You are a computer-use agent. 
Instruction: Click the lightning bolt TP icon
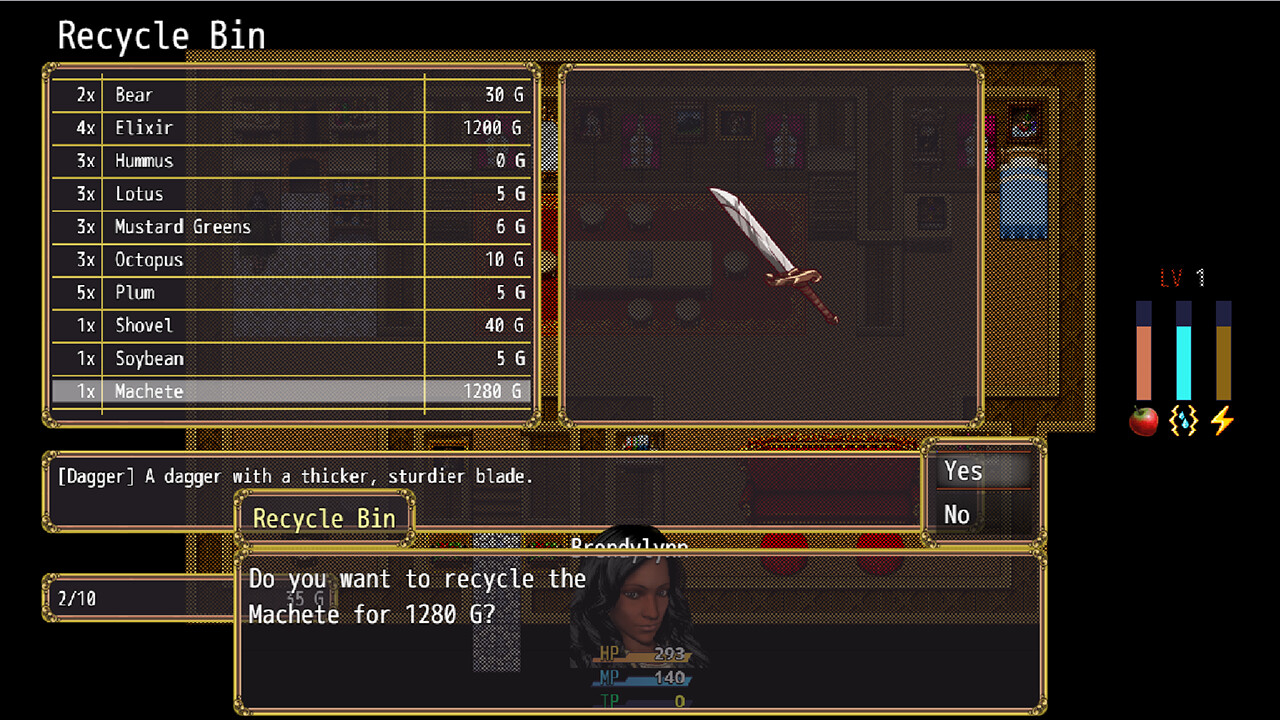(1222, 421)
